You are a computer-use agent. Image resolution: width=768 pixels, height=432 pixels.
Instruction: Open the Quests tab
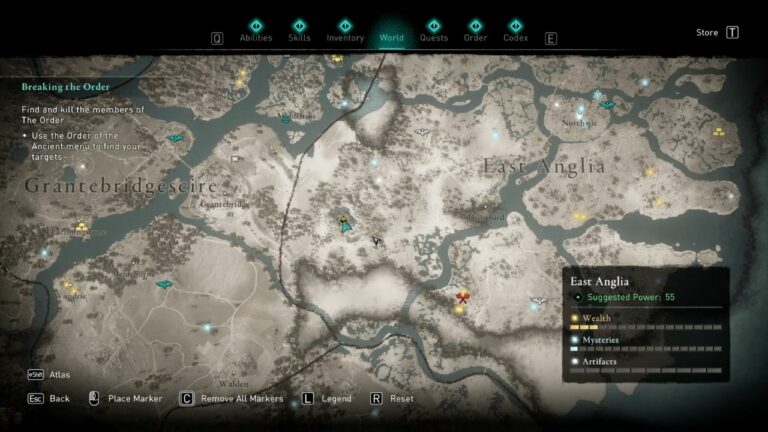(434, 32)
